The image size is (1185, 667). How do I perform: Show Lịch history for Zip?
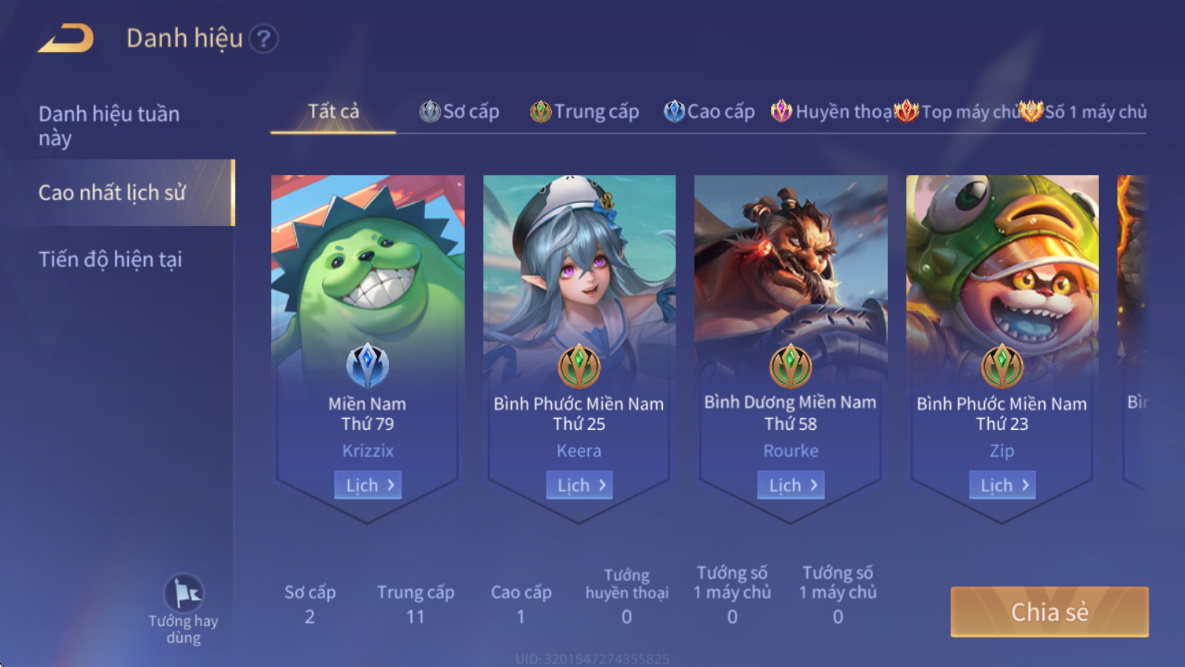pos(1002,485)
